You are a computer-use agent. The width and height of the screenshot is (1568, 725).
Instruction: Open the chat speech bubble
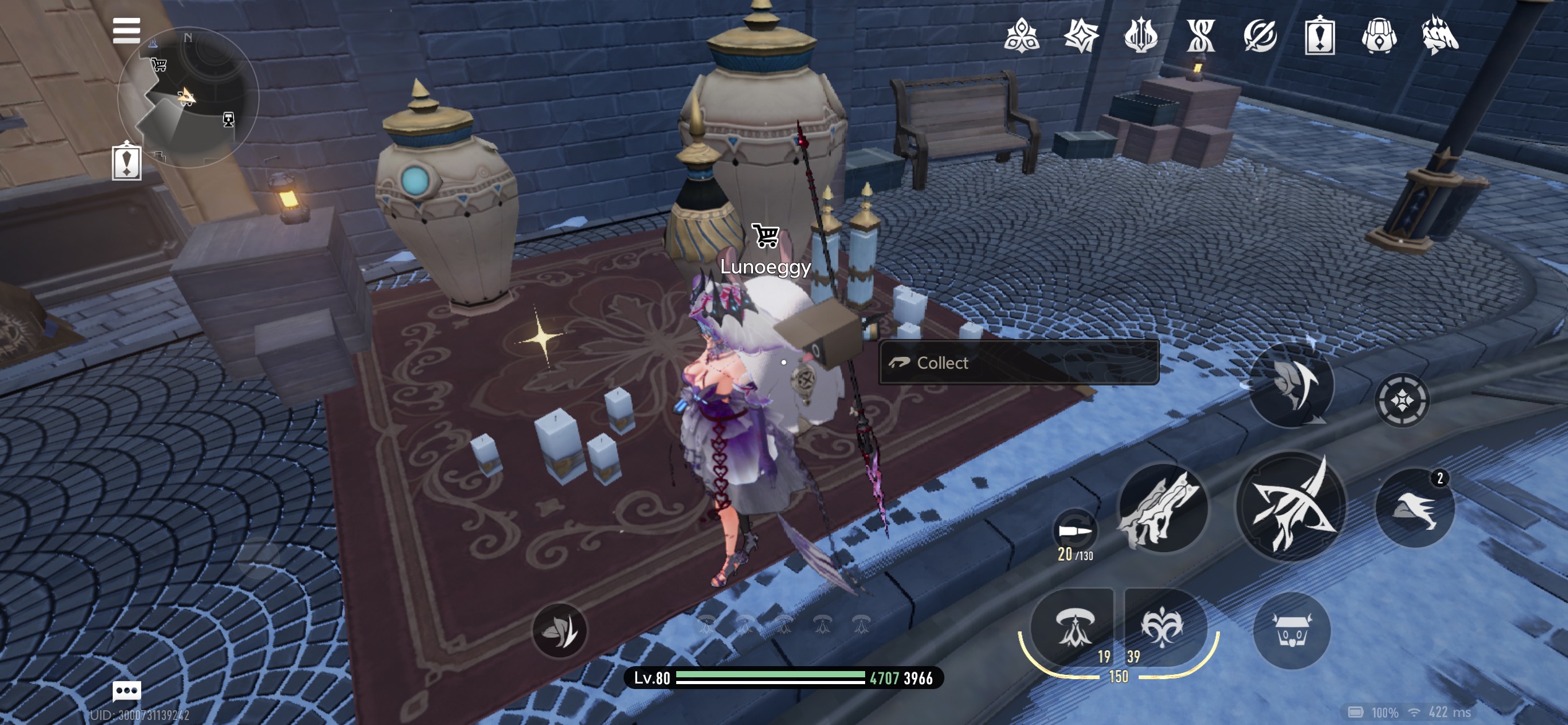coord(127,690)
